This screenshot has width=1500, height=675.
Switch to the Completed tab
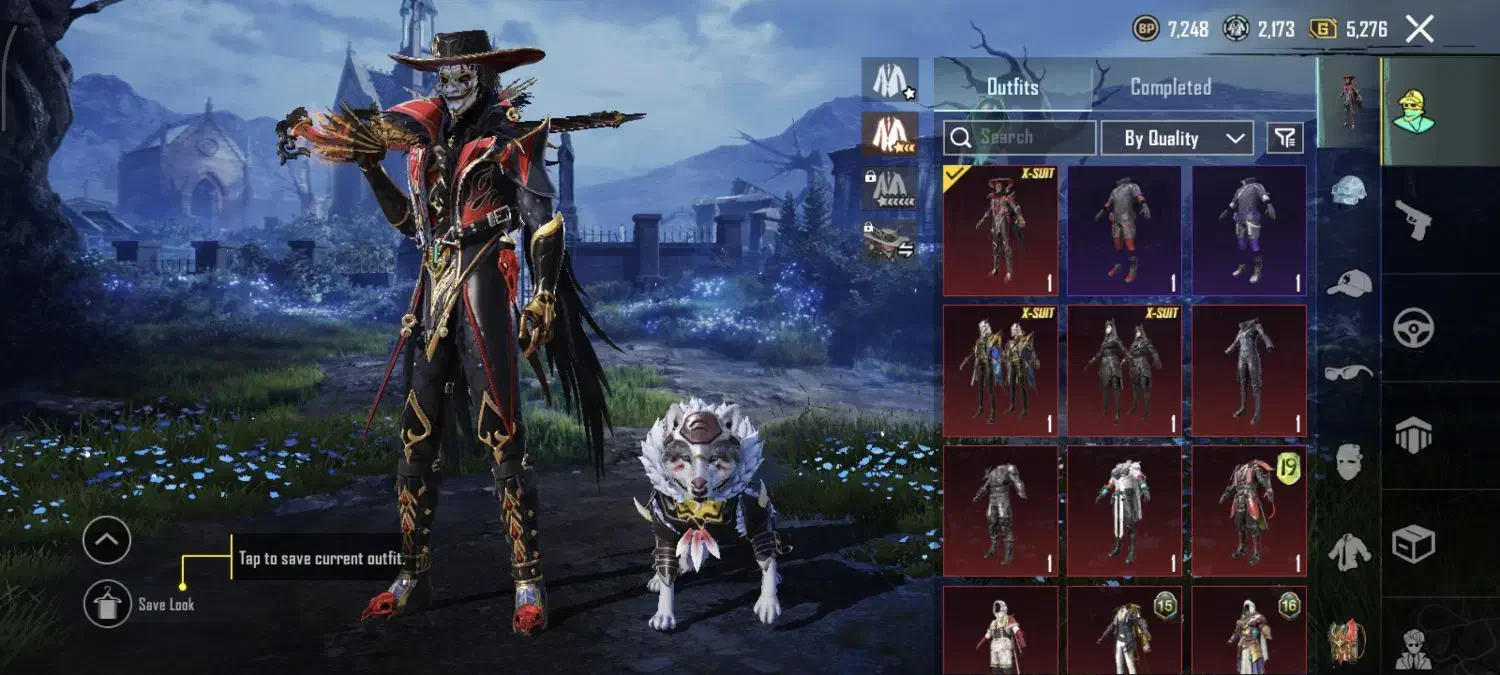click(1171, 87)
